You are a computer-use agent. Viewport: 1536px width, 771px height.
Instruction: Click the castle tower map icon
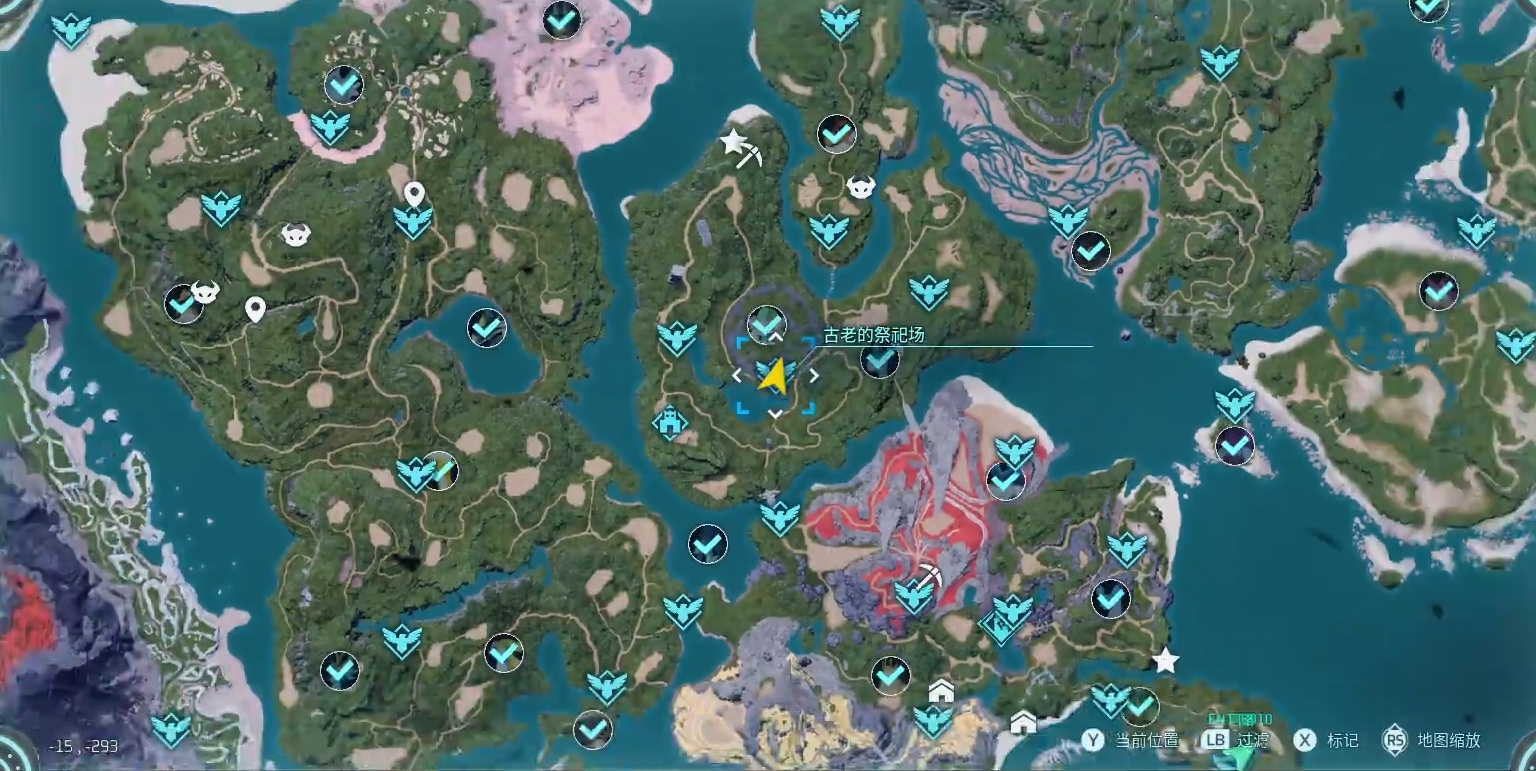coord(669,422)
